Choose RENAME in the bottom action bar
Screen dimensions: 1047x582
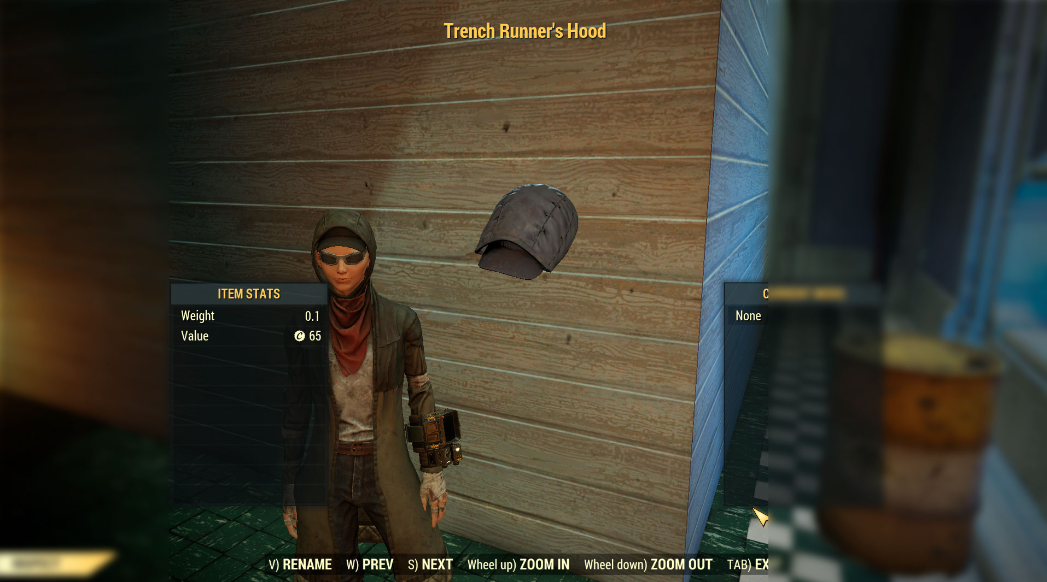[x=300, y=565]
